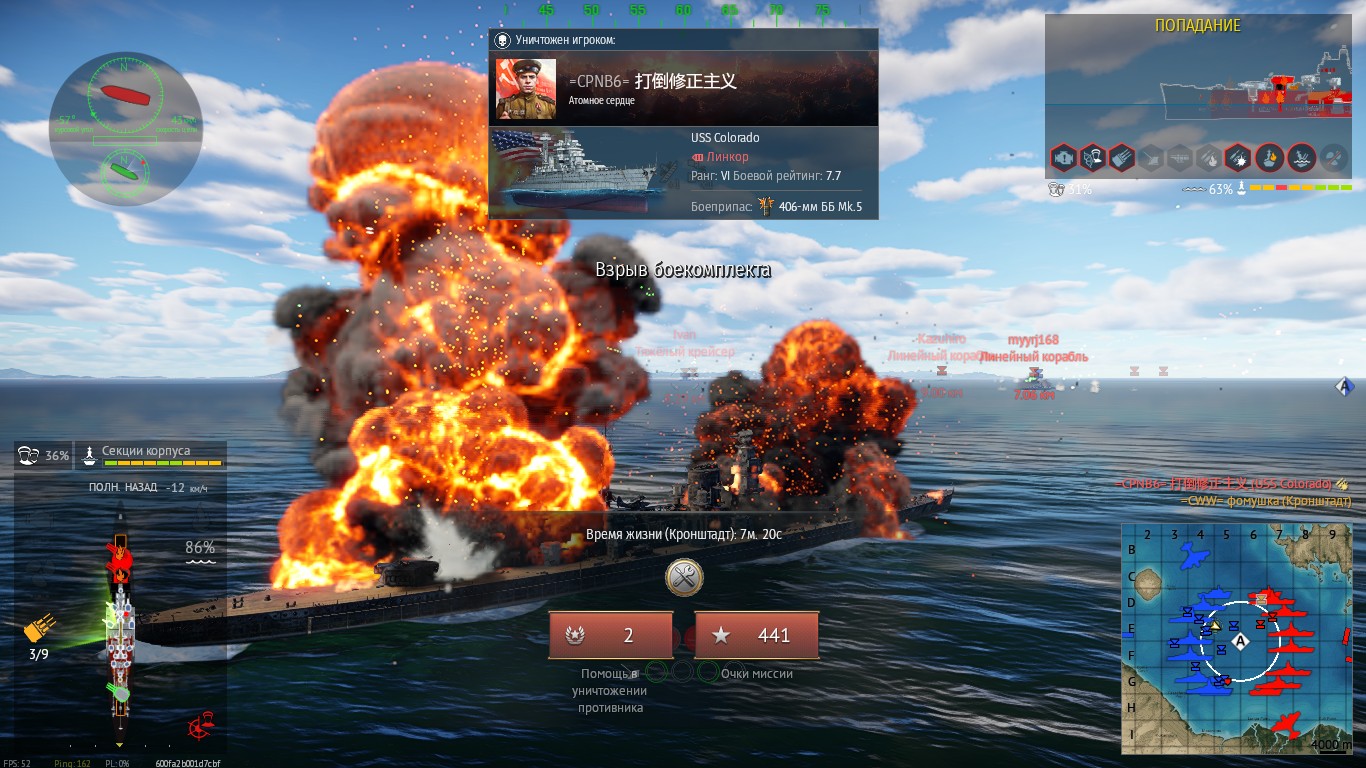Select the orange shell ammo type icon
This screenshot has width=1366, height=768.
point(38,630)
